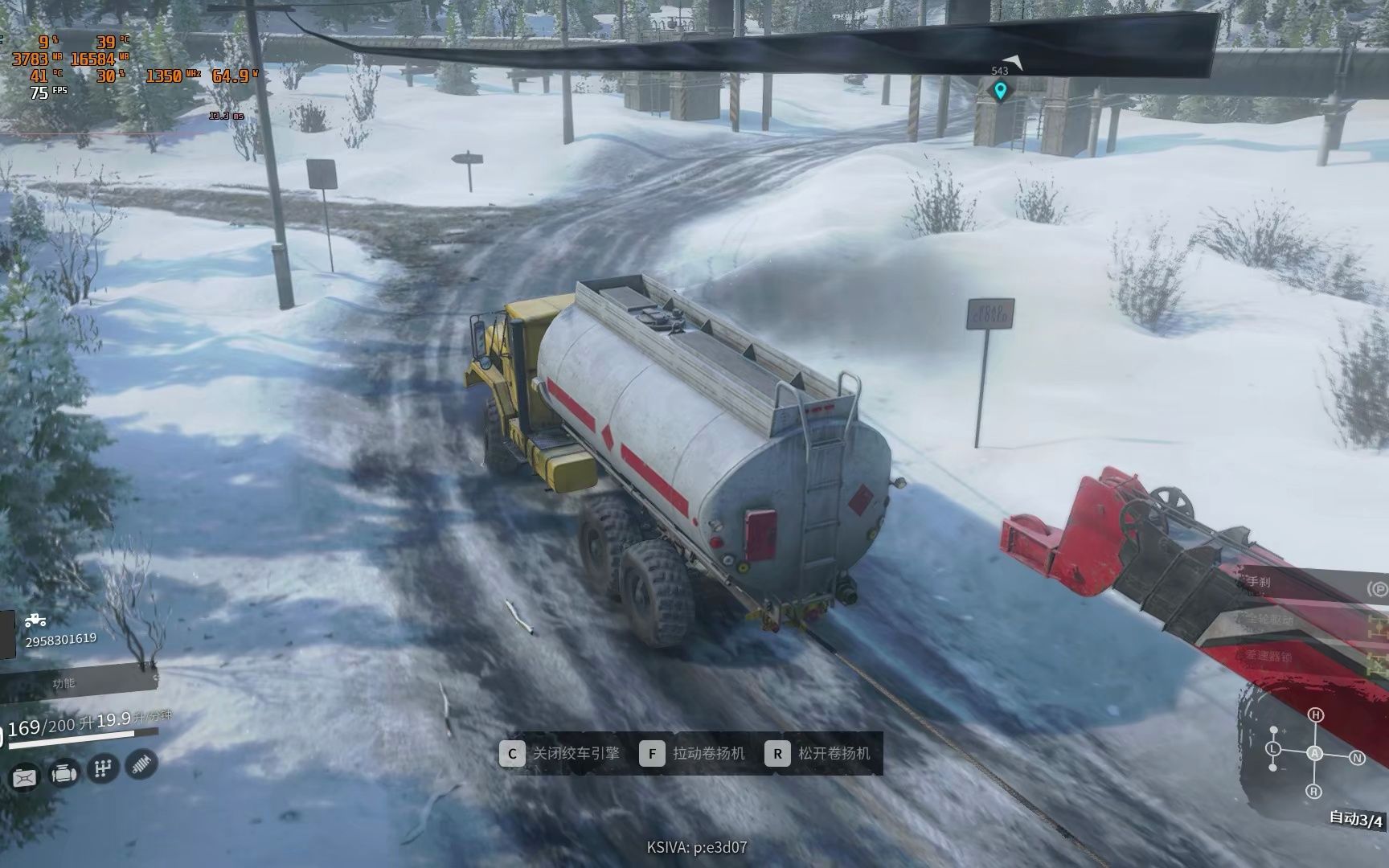Check the engine status icon
The width and height of the screenshot is (1389, 868).
(64, 773)
